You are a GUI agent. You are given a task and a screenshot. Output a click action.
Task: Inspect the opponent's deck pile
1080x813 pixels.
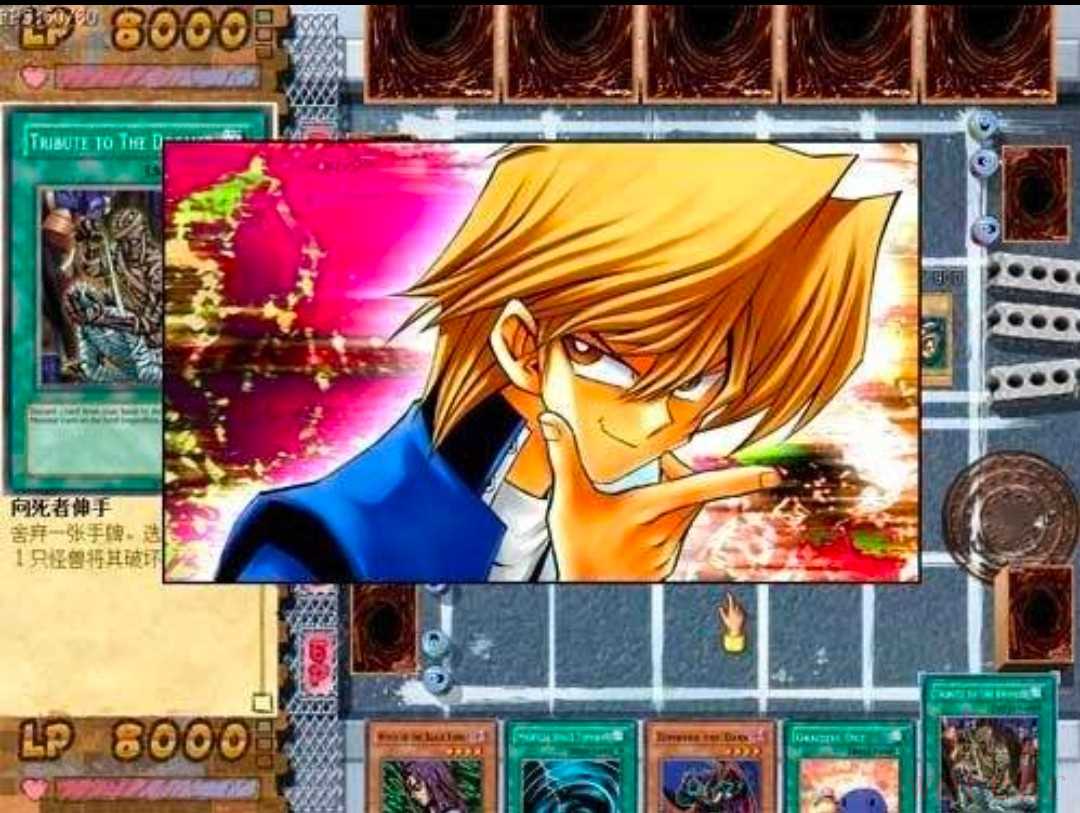click(1036, 193)
